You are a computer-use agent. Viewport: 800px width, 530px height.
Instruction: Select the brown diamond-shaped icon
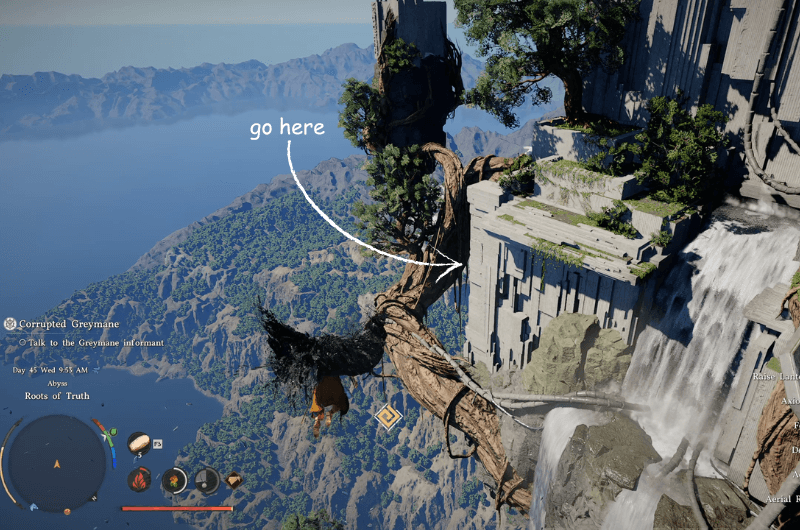click(x=233, y=481)
